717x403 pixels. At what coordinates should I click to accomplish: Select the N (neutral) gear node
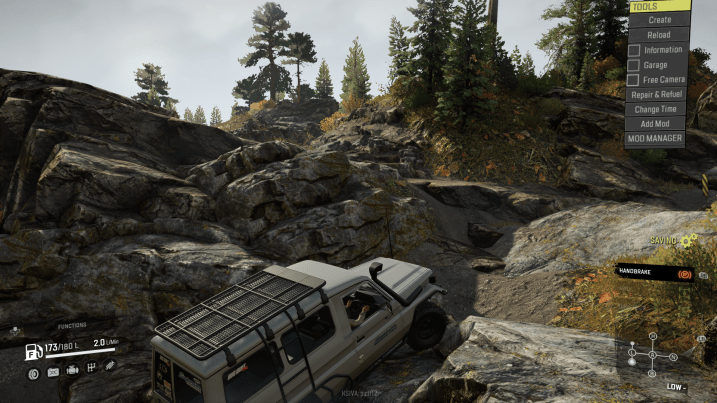pyautogui.click(x=675, y=355)
